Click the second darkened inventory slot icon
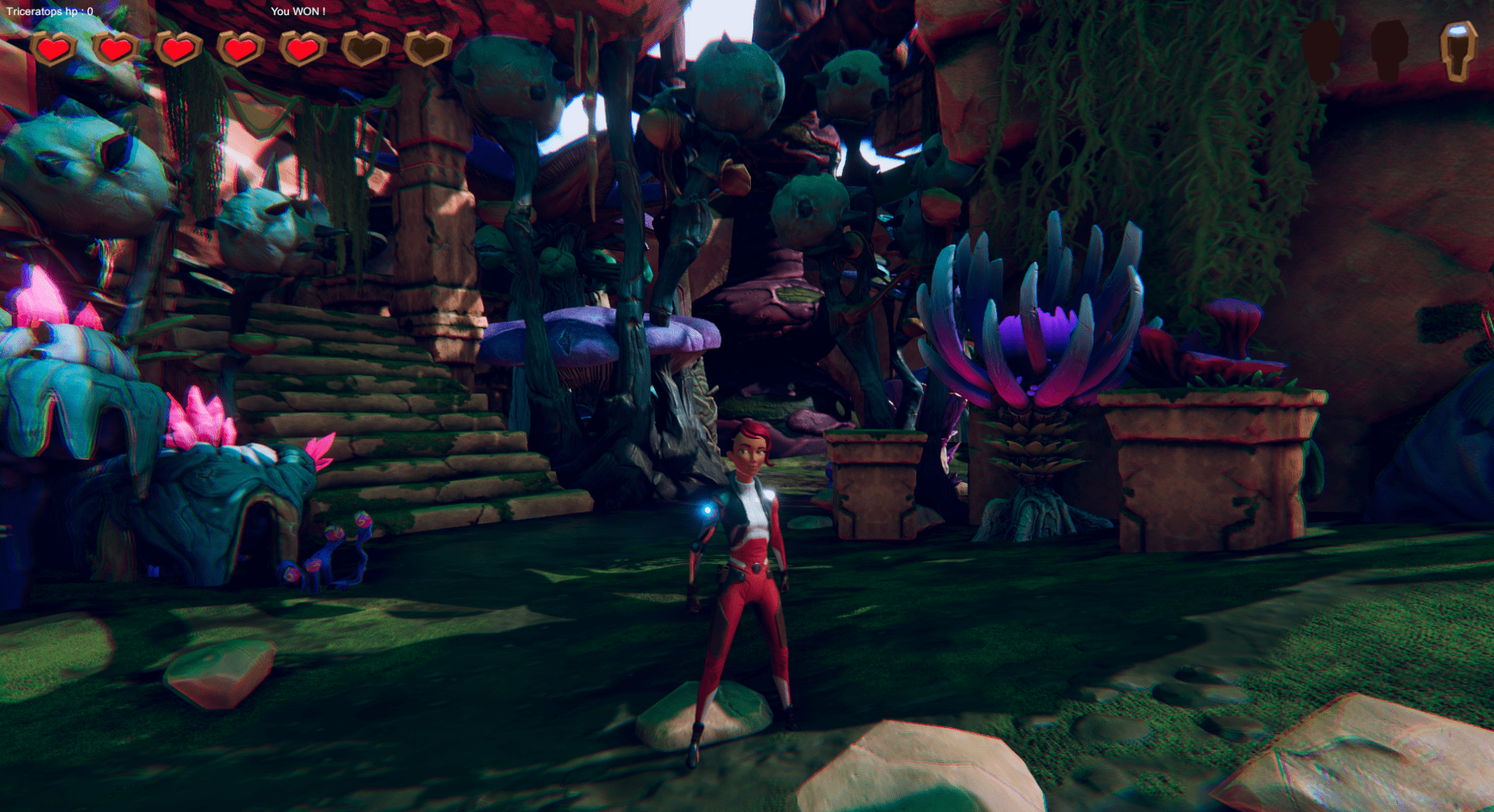 pyautogui.click(x=1390, y=51)
